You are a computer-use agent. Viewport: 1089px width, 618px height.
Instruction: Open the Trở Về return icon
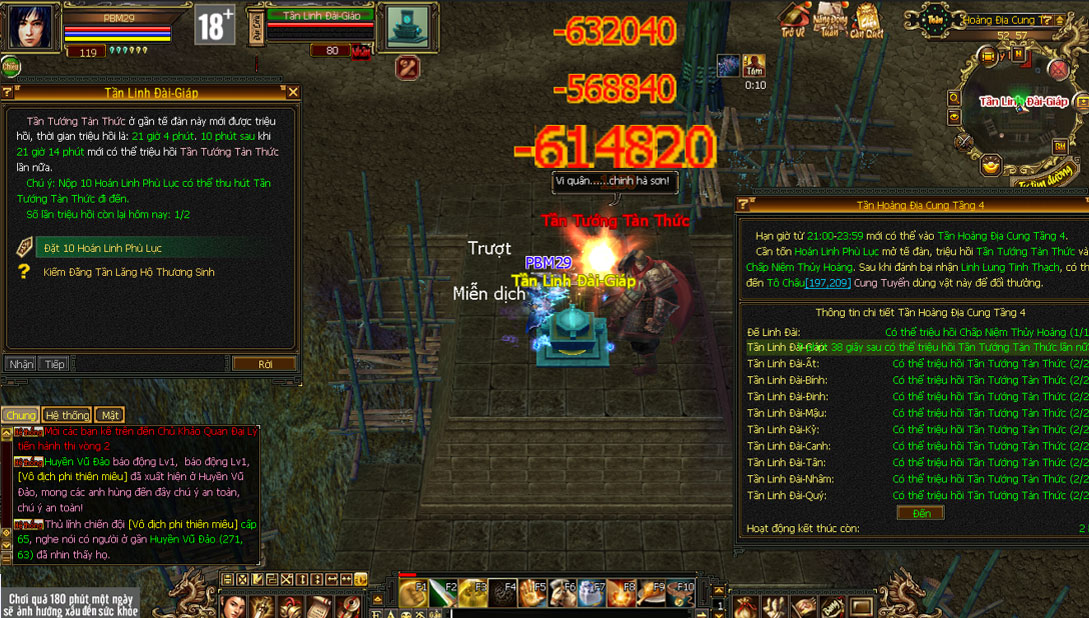(794, 19)
